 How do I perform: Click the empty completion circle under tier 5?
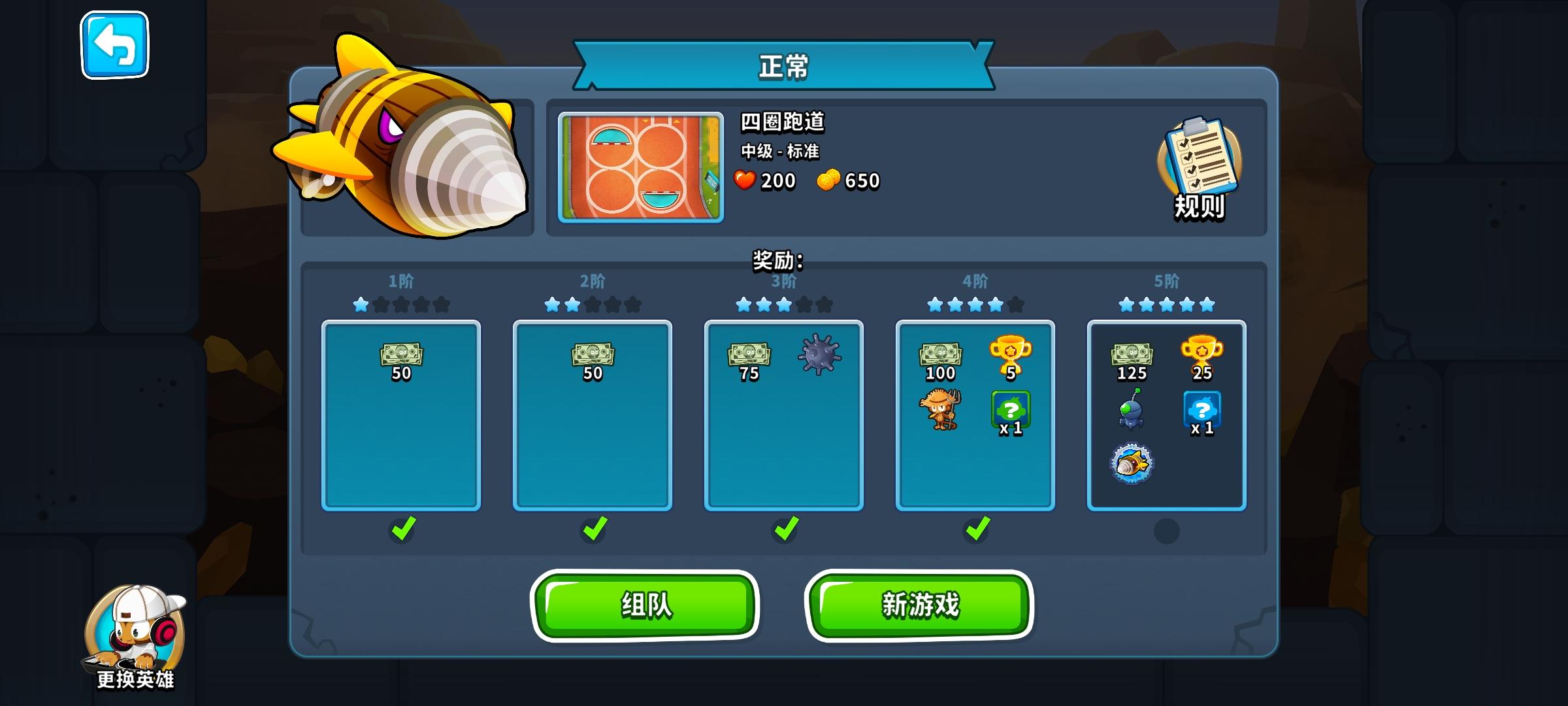coord(1166,532)
